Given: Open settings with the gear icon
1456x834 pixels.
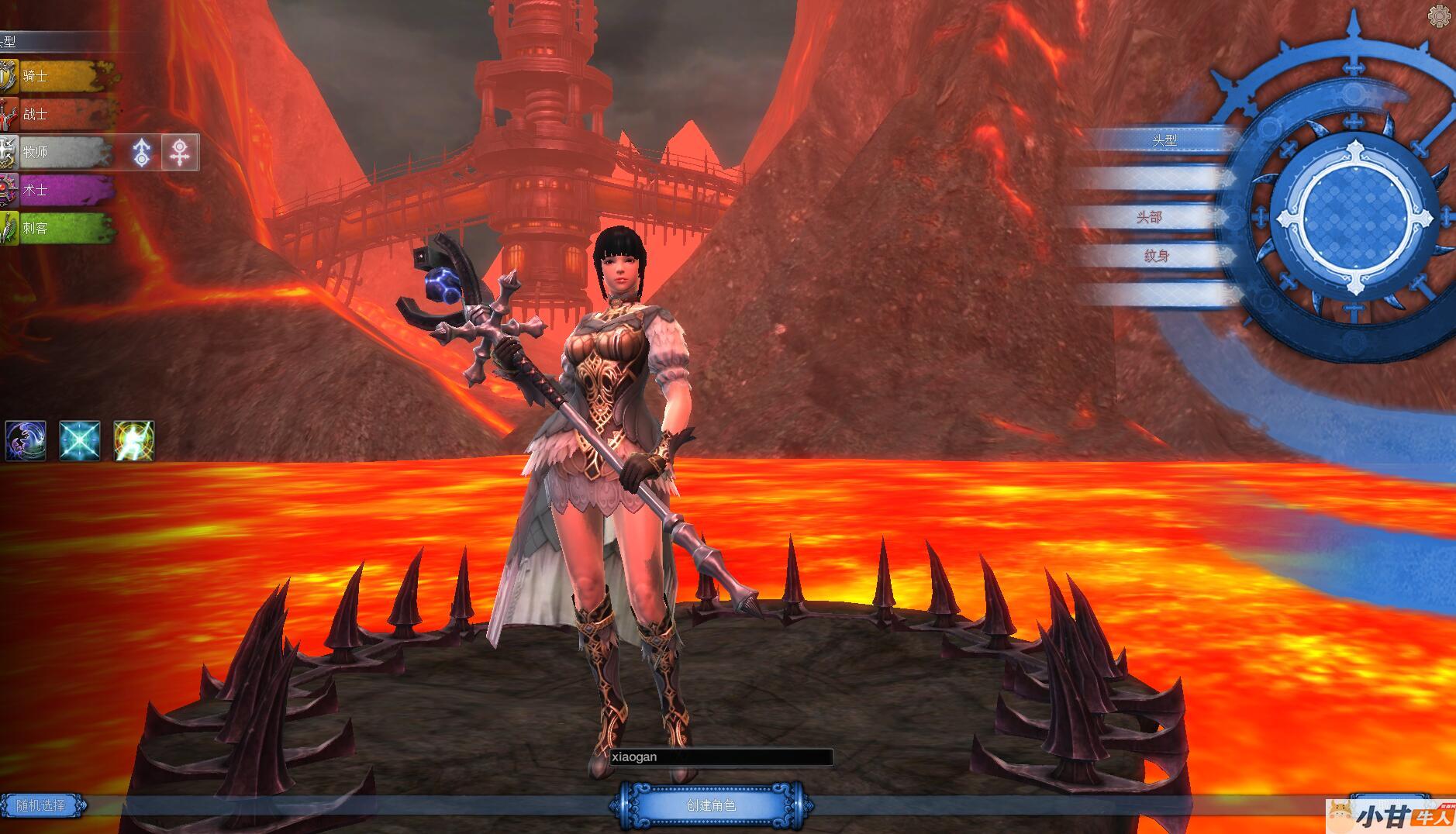Looking at the screenshot, I should coord(1439,16).
